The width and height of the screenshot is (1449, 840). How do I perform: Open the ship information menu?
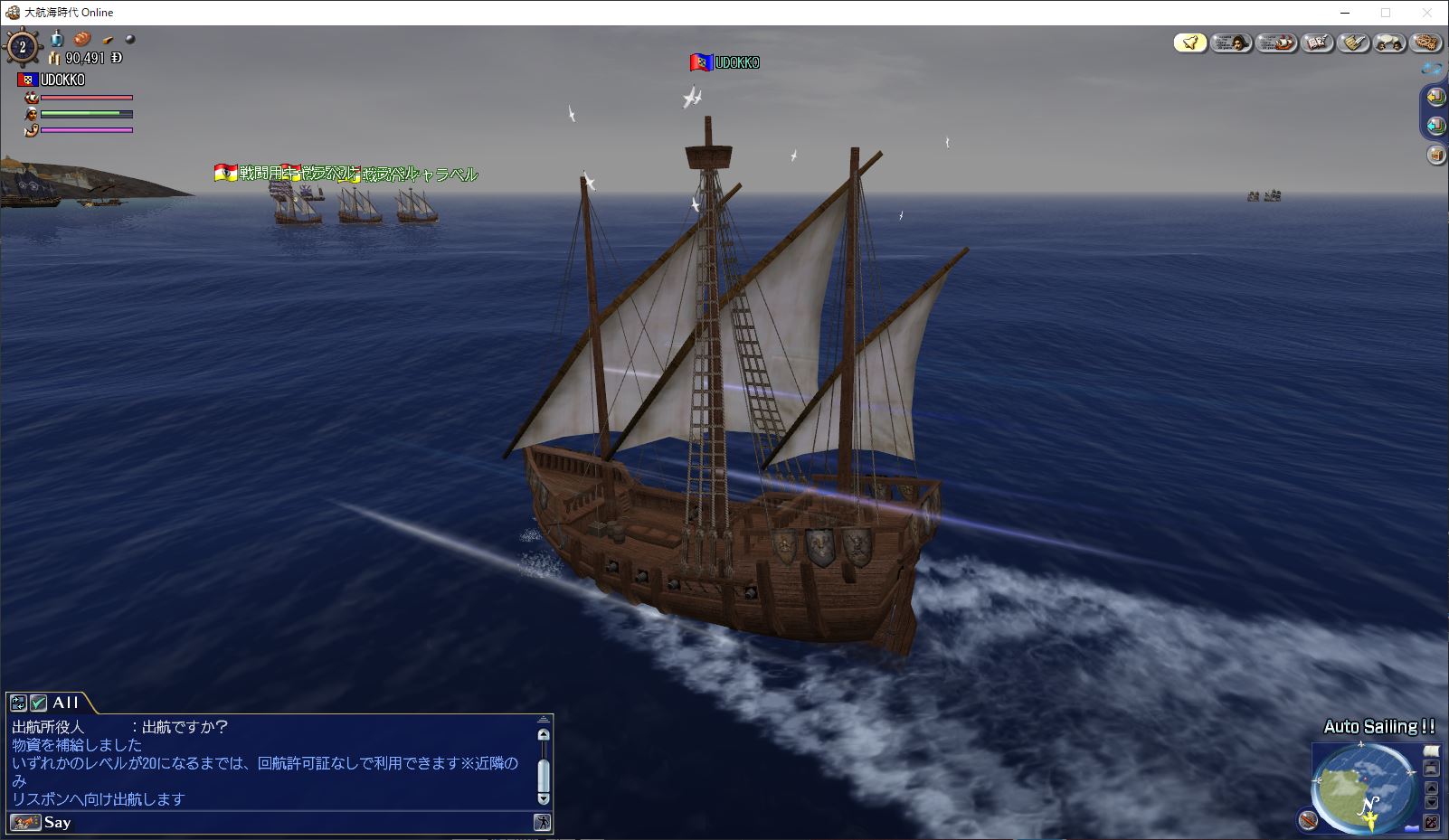point(1276,42)
